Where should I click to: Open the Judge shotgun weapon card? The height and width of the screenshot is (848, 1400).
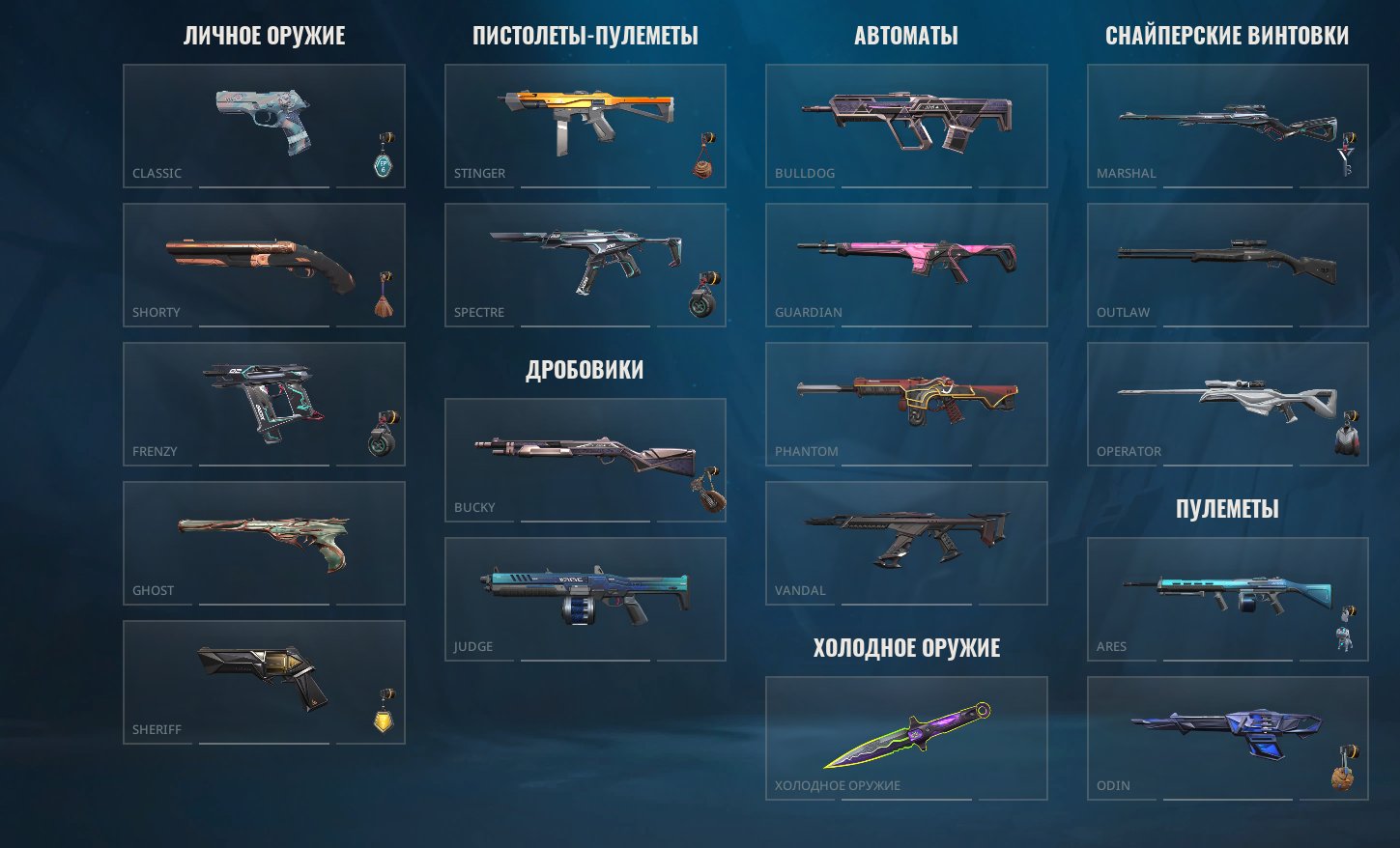[x=585, y=597]
